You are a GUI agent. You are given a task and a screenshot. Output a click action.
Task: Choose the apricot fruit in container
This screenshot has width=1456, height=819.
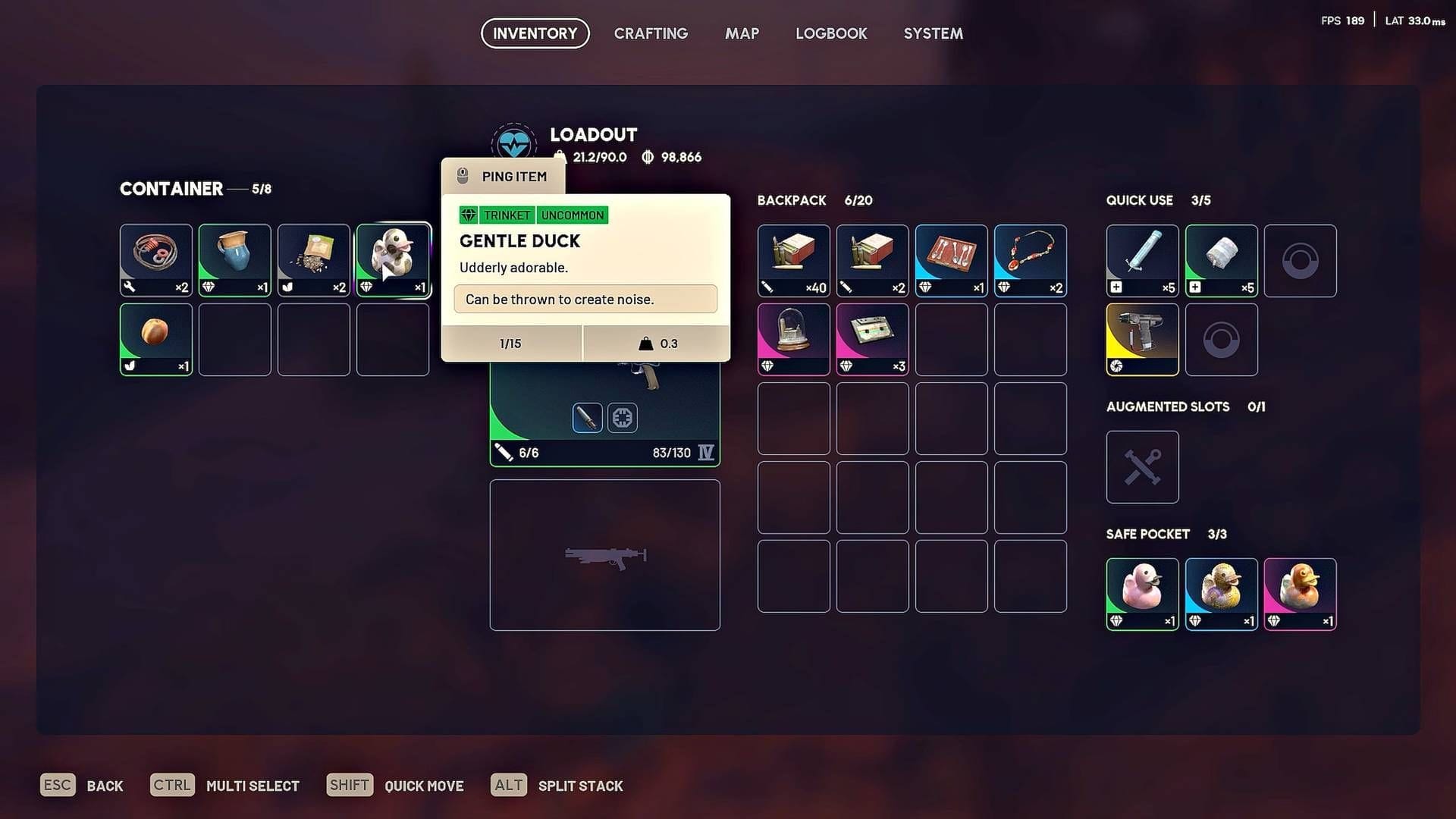coord(156,338)
